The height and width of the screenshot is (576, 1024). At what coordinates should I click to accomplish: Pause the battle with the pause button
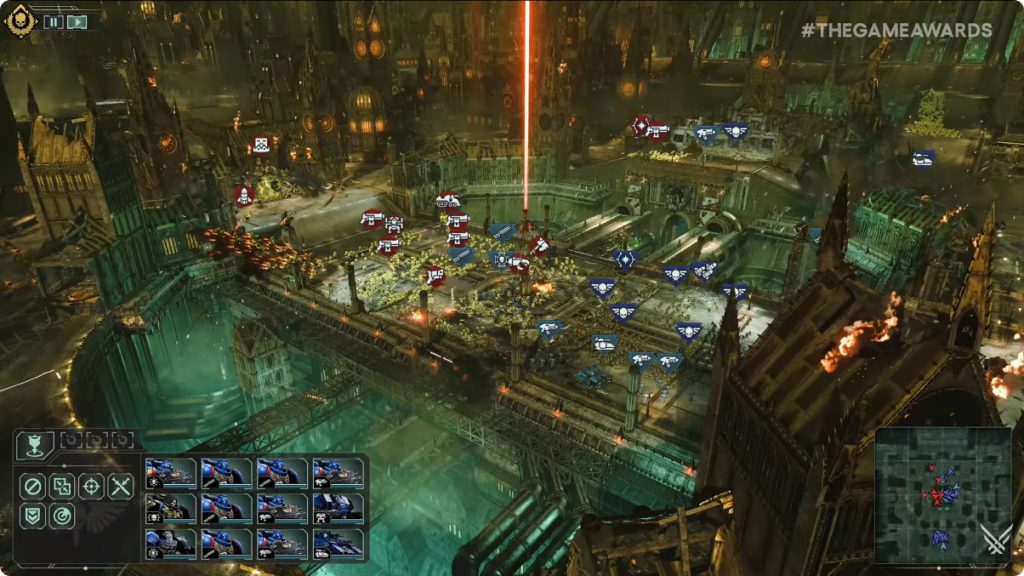54,21
